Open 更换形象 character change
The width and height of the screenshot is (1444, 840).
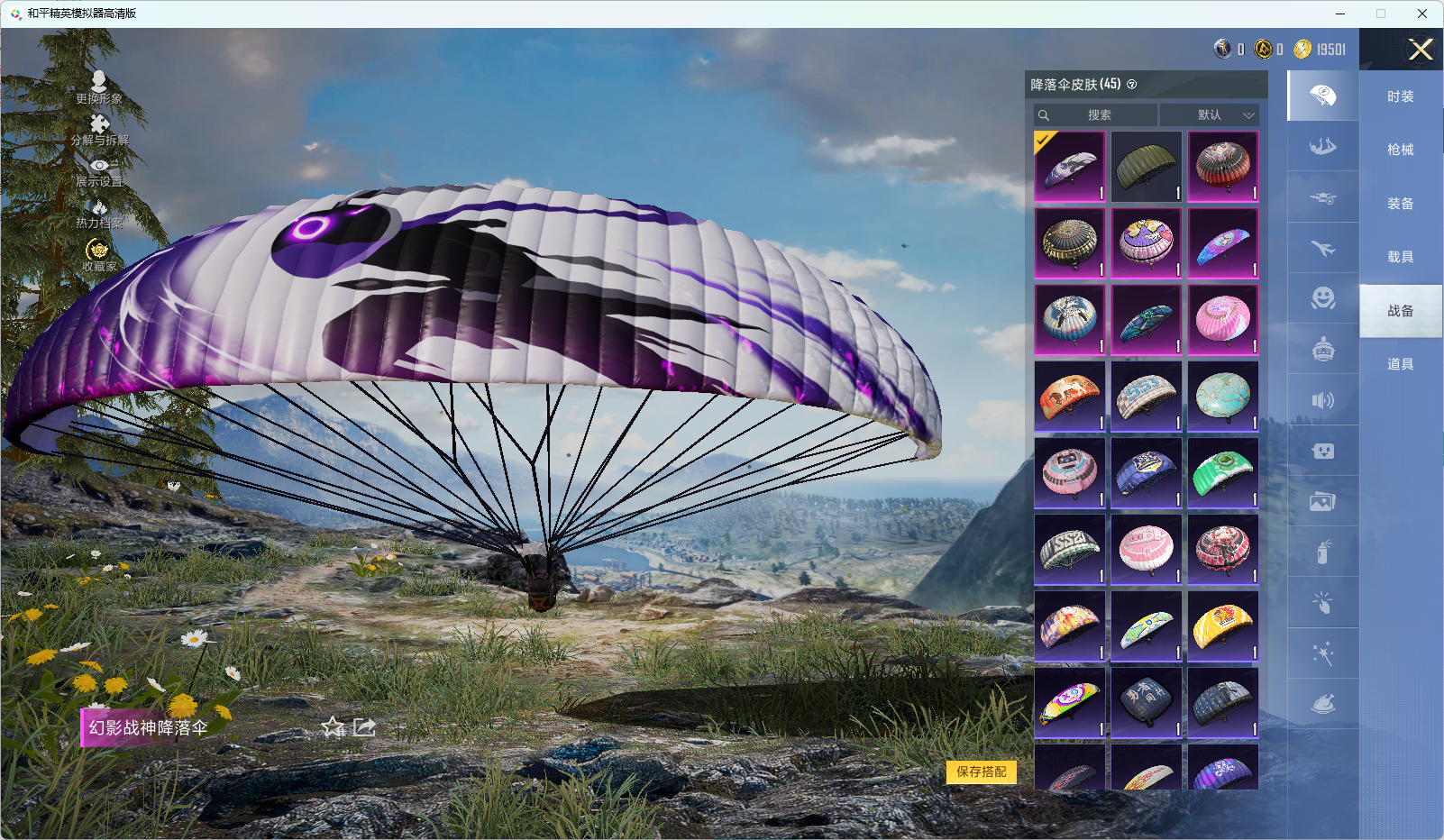pos(99,87)
